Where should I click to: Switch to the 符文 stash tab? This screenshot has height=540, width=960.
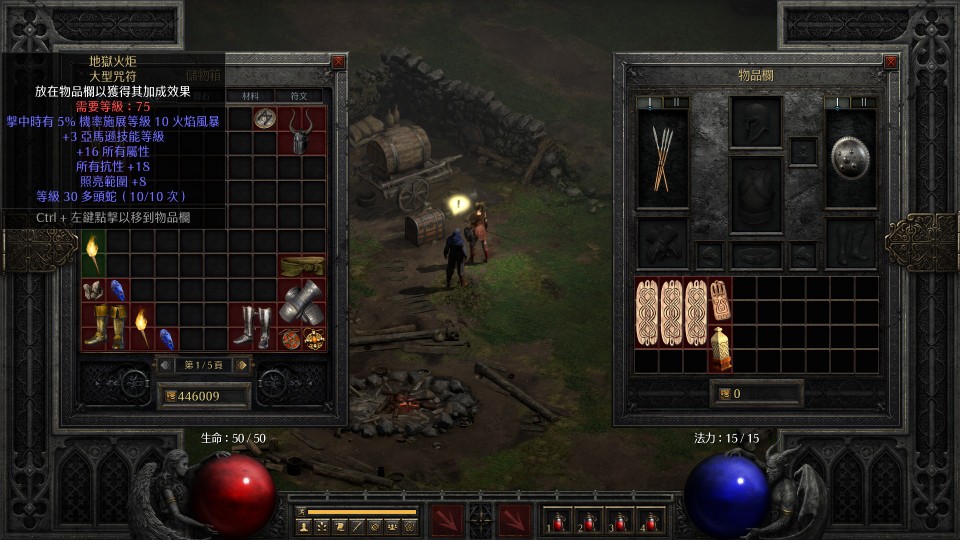tap(299, 96)
